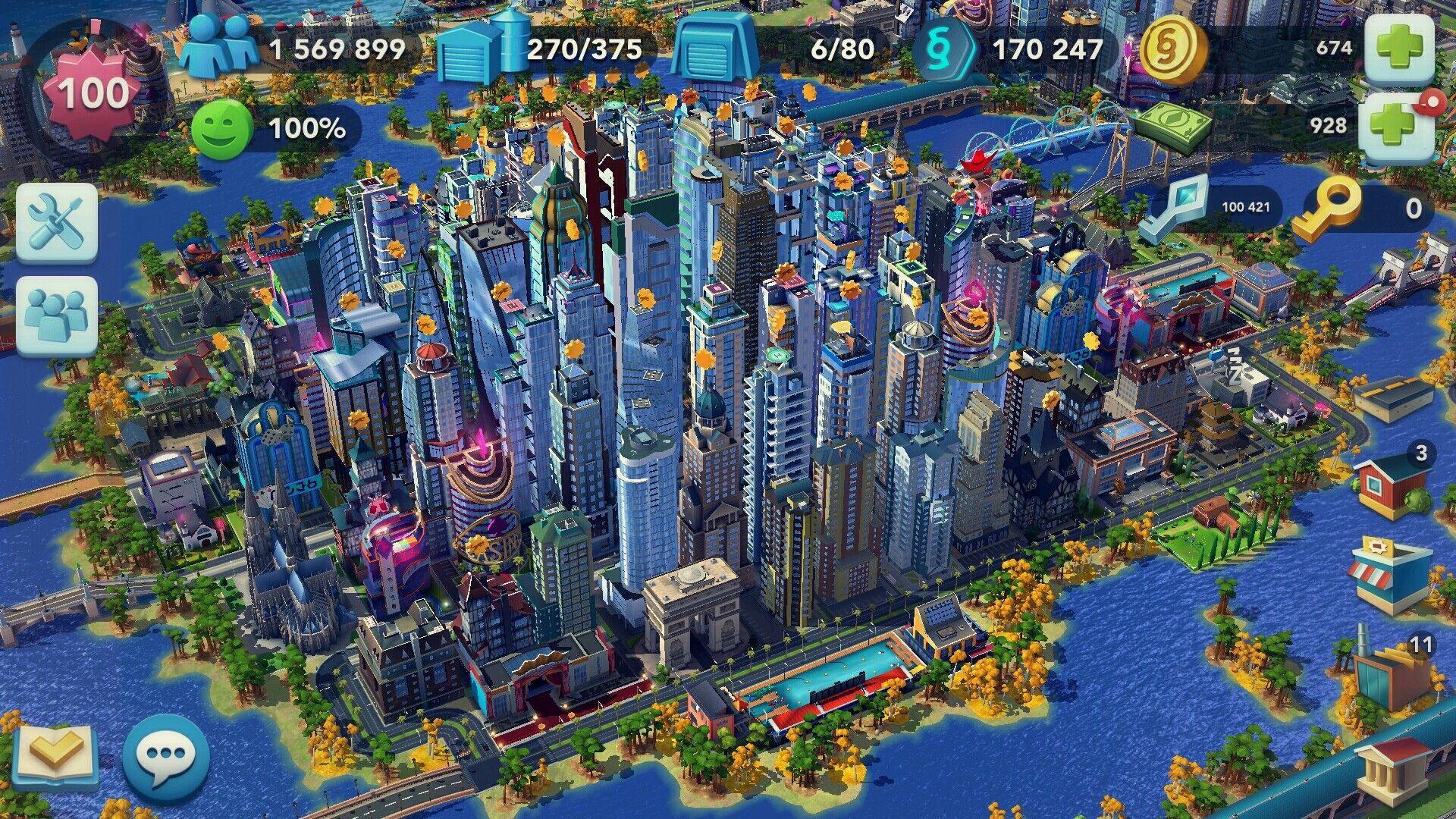This screenshot has width=1456, height=819.
Task: Tap the platinum key counter showing 100 421
Action: click(x=1174, y=206)
